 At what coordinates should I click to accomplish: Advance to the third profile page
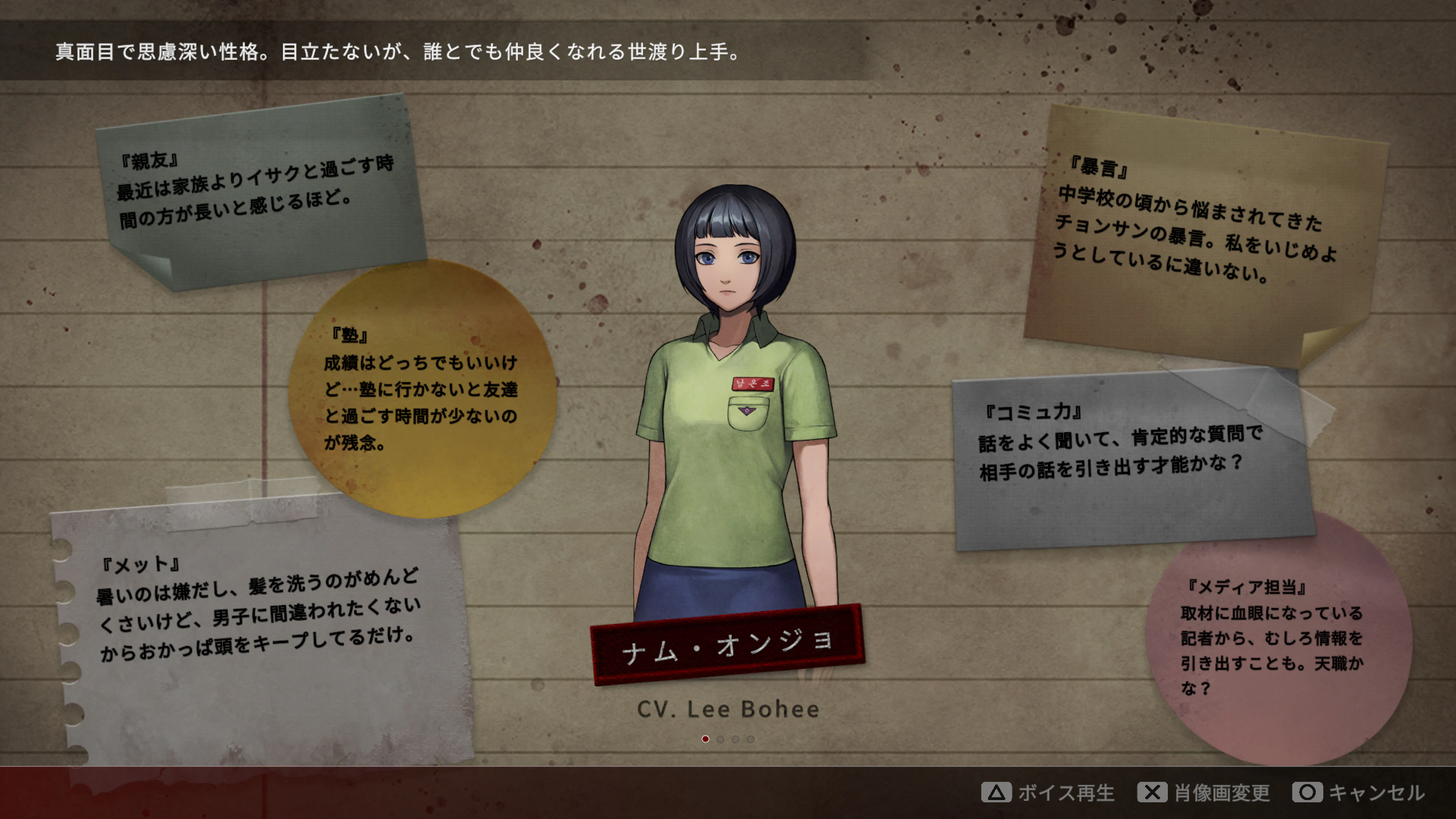click(735, 739)
